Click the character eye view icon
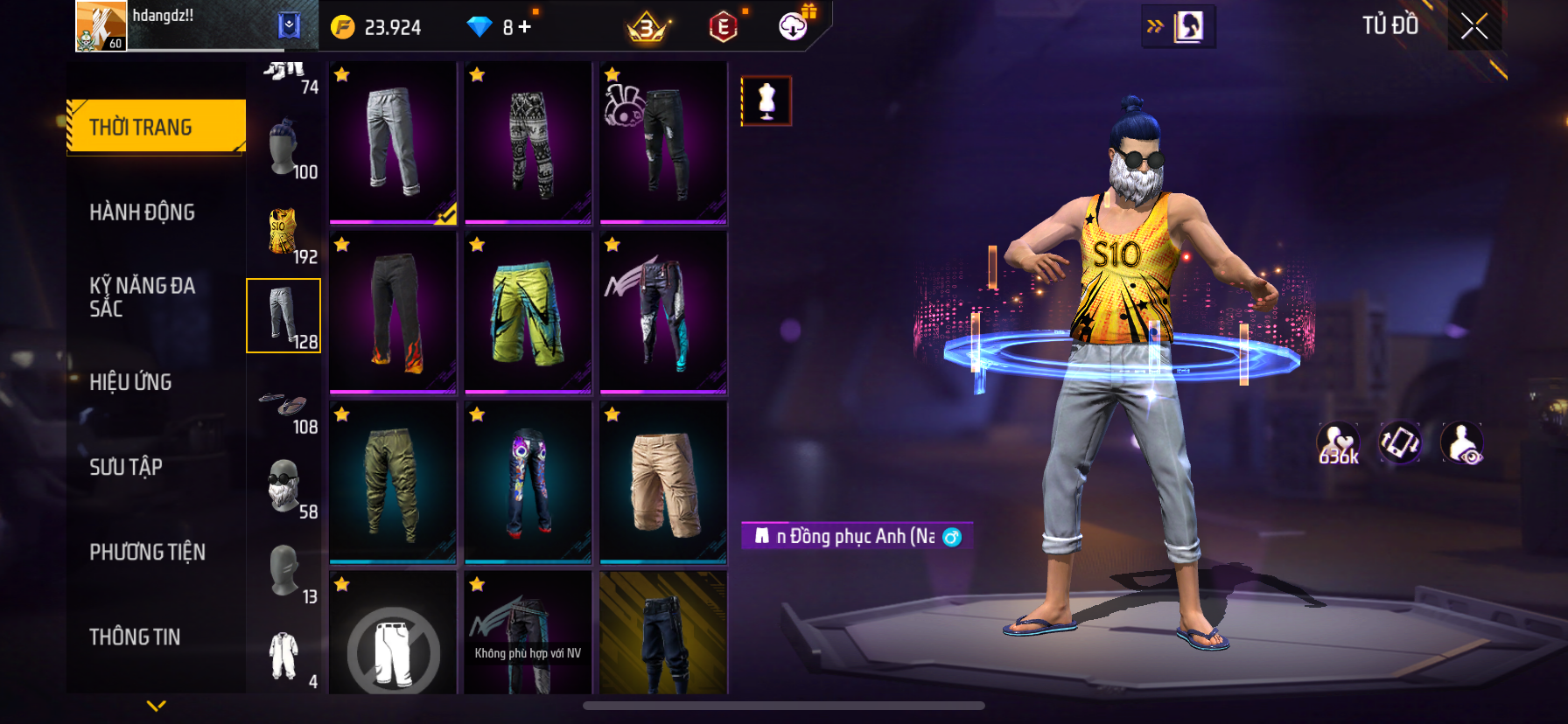The width and height of the screenshot is (1568, 724). pos(1461,443)
